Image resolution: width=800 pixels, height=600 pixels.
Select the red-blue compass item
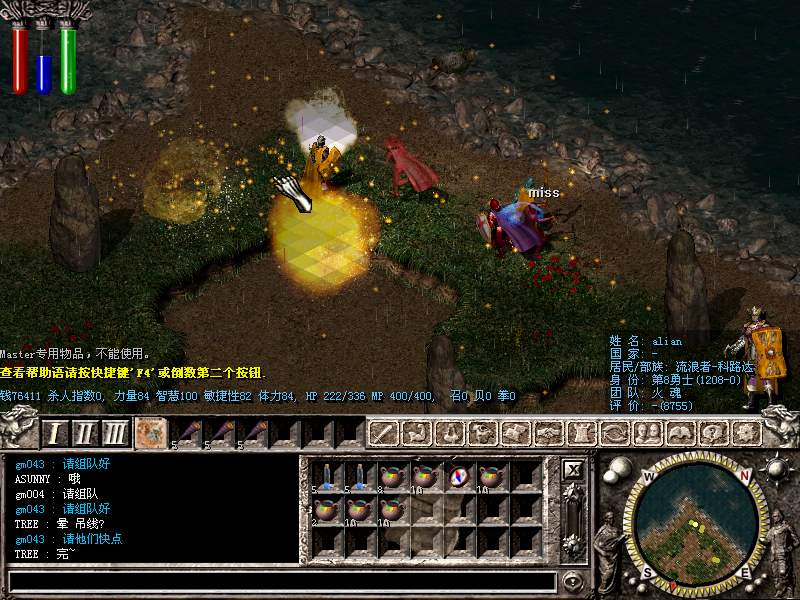[x=459, y=477]
